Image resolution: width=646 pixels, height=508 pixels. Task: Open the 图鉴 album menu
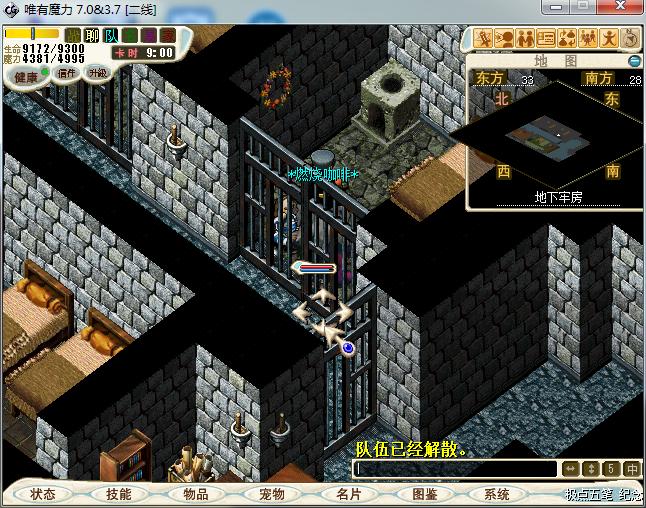point(423,494)
